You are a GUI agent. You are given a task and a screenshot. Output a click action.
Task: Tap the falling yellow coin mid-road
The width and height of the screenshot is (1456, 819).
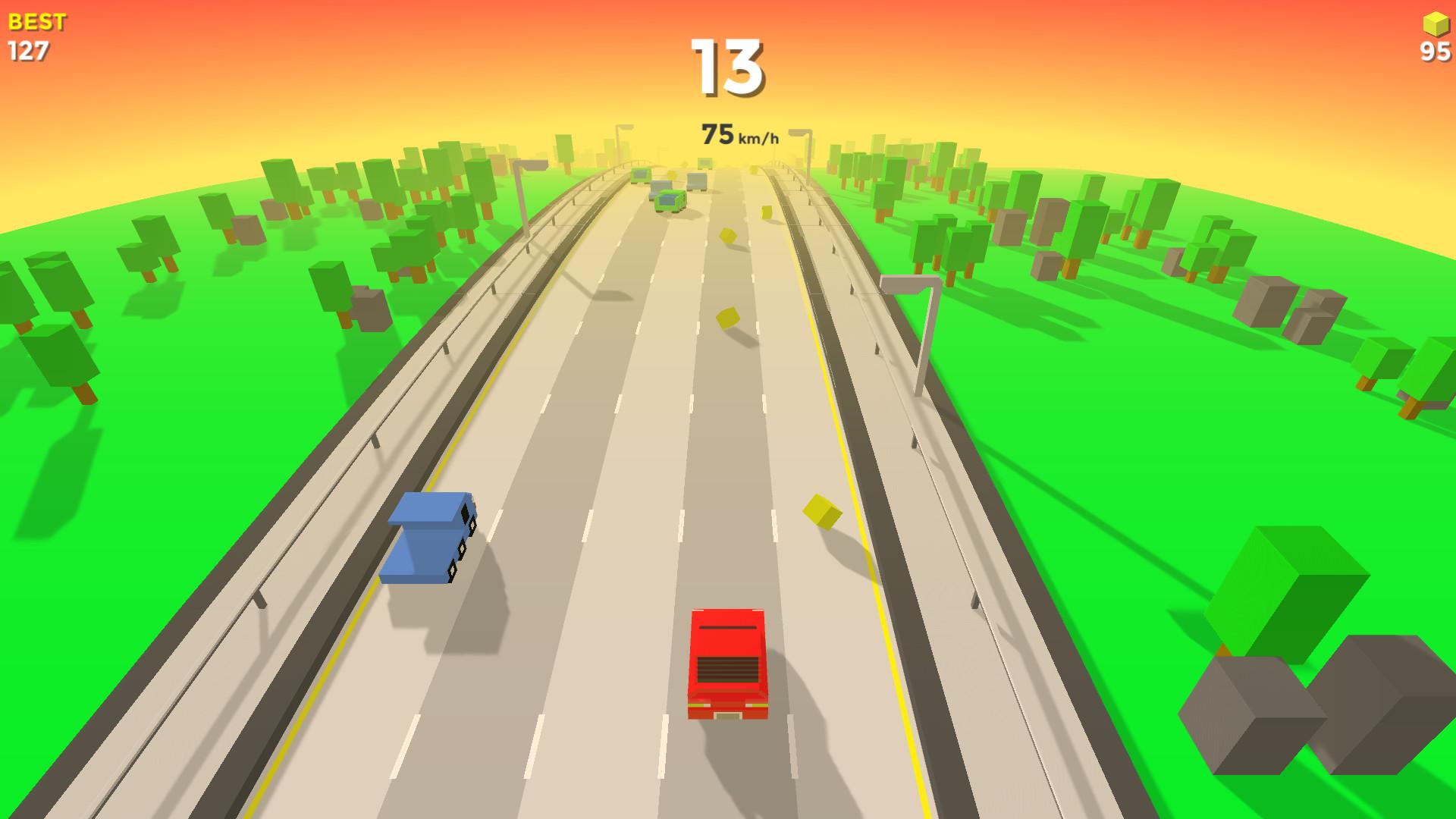pos(730,318)
